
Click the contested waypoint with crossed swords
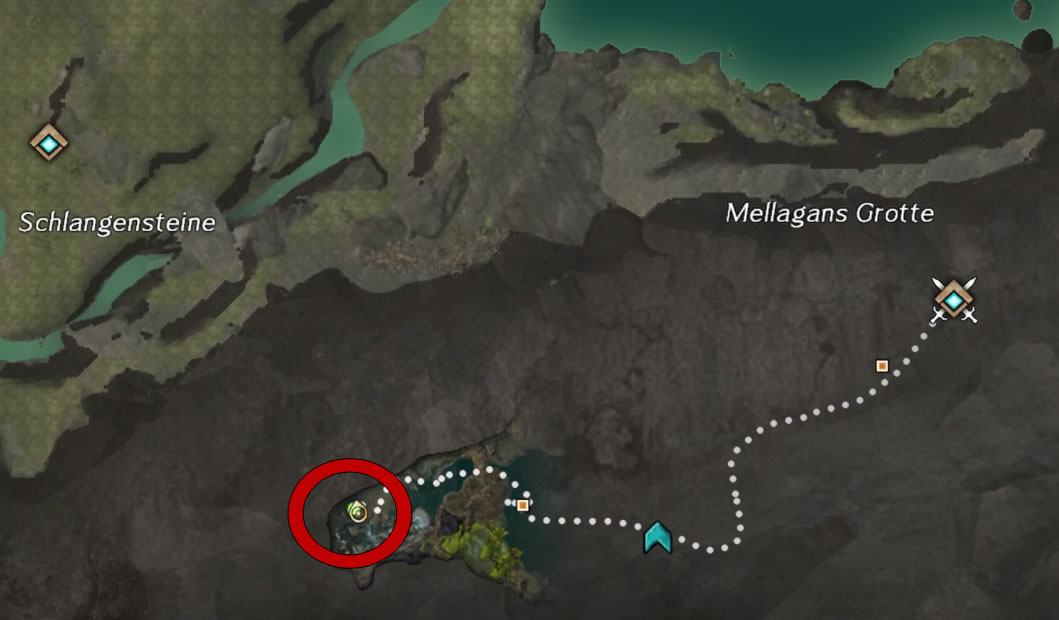[x=953, y=299]
